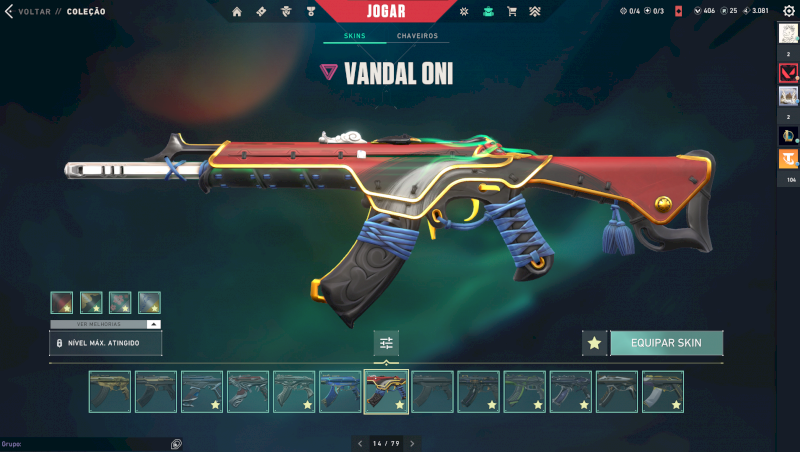The image size is (800, 452).
Task: Open the home screen icon
Action: 237,12
